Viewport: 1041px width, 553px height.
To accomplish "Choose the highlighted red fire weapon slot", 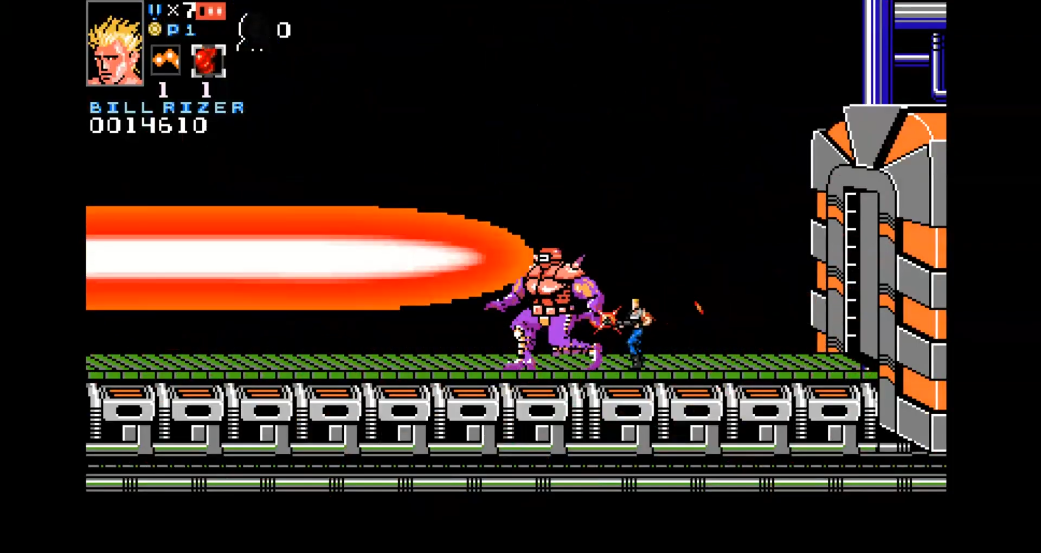I will tap(207, 61).
